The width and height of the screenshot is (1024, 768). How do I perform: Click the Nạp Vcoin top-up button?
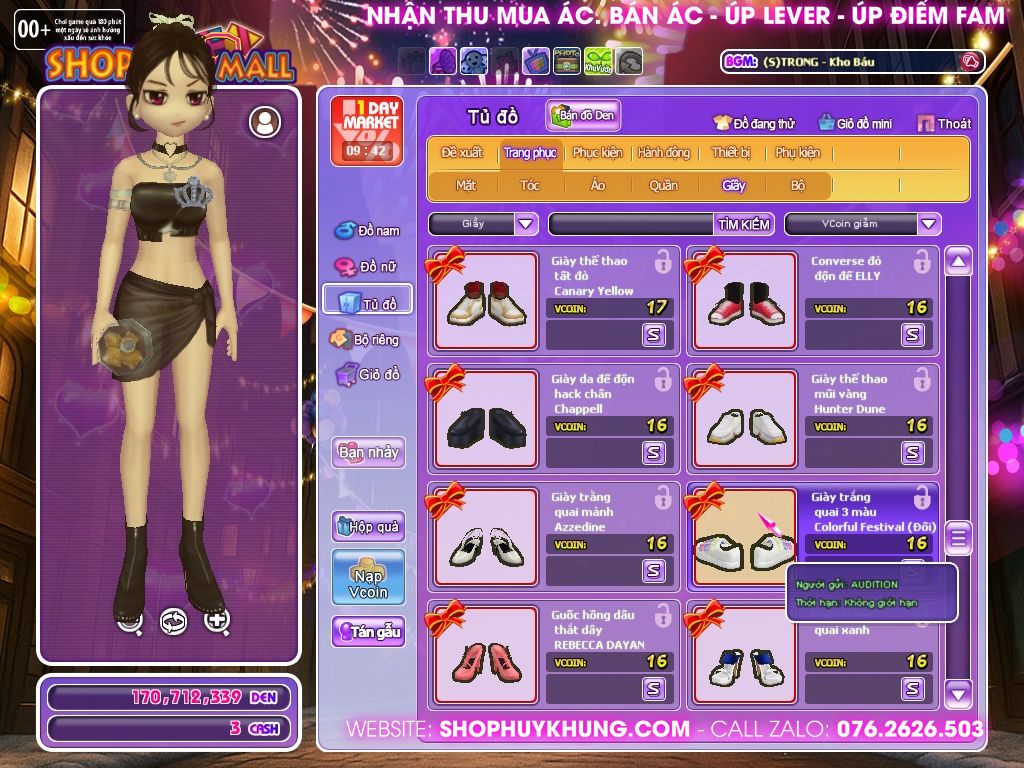point(368,577)
